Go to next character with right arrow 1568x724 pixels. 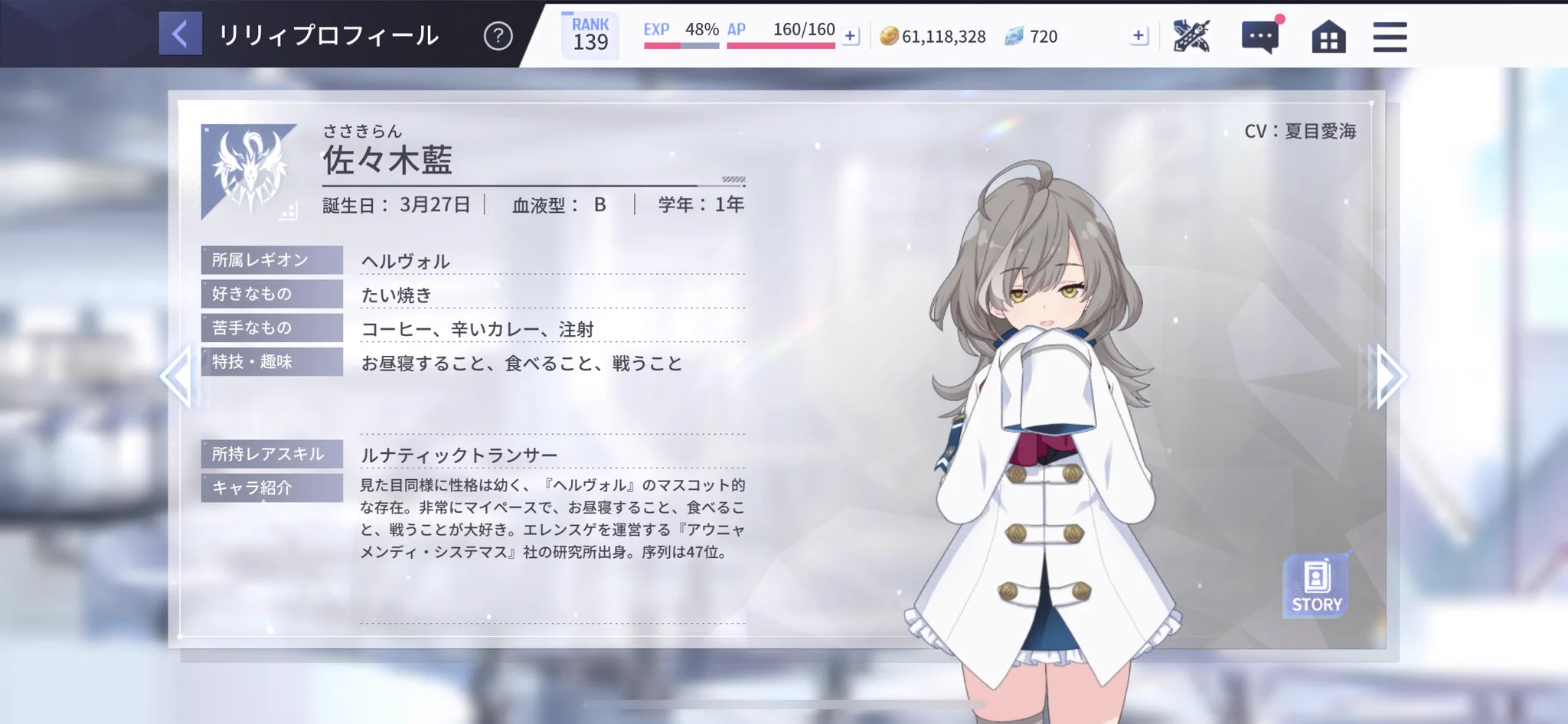click(1391, 375)
